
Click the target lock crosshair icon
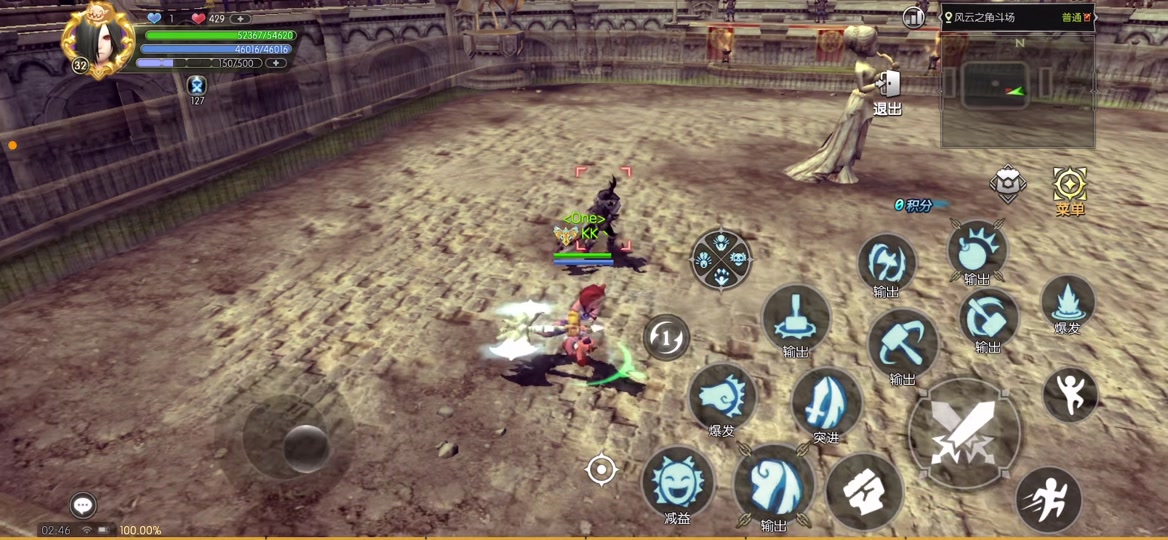tap(601, 469)
